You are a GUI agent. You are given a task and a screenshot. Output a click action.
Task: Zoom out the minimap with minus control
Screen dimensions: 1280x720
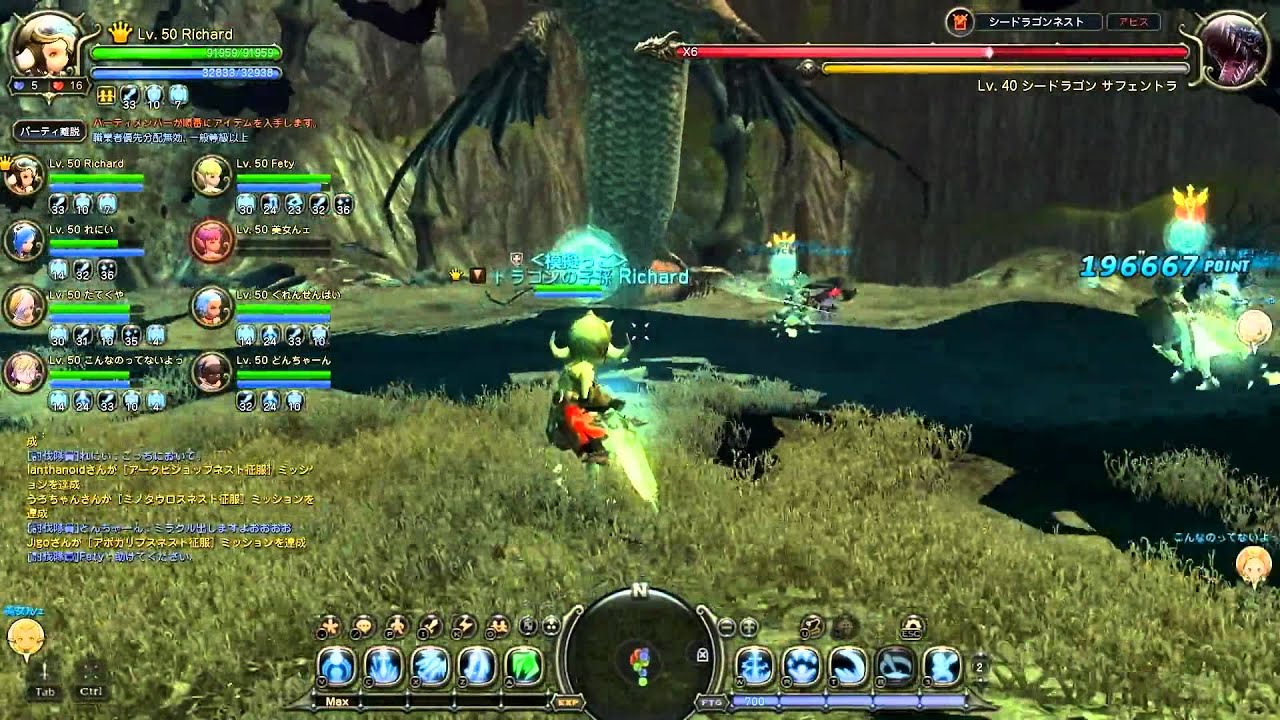[727, 627]
